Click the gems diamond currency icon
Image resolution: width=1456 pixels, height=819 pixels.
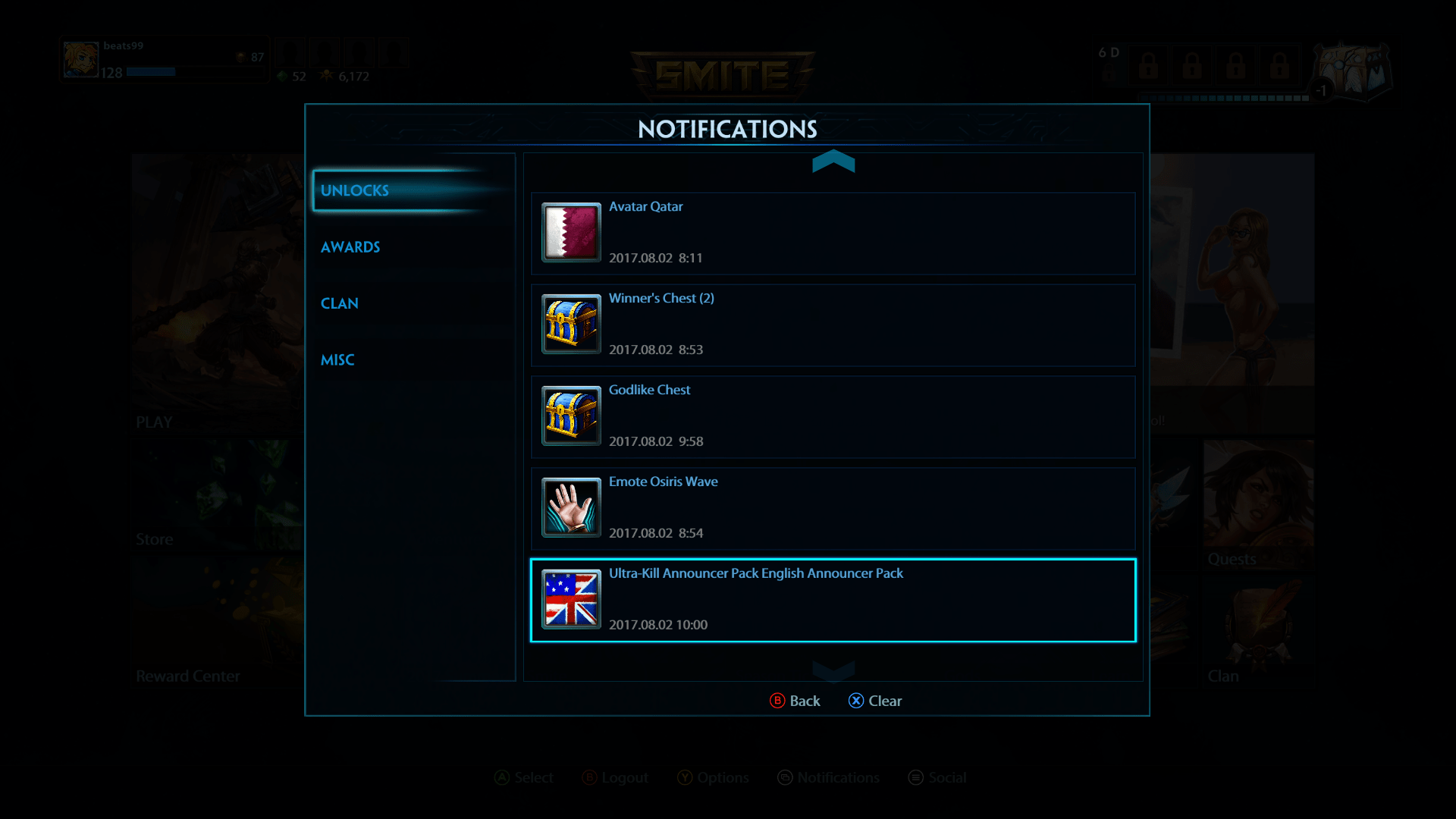coord(281,77)
